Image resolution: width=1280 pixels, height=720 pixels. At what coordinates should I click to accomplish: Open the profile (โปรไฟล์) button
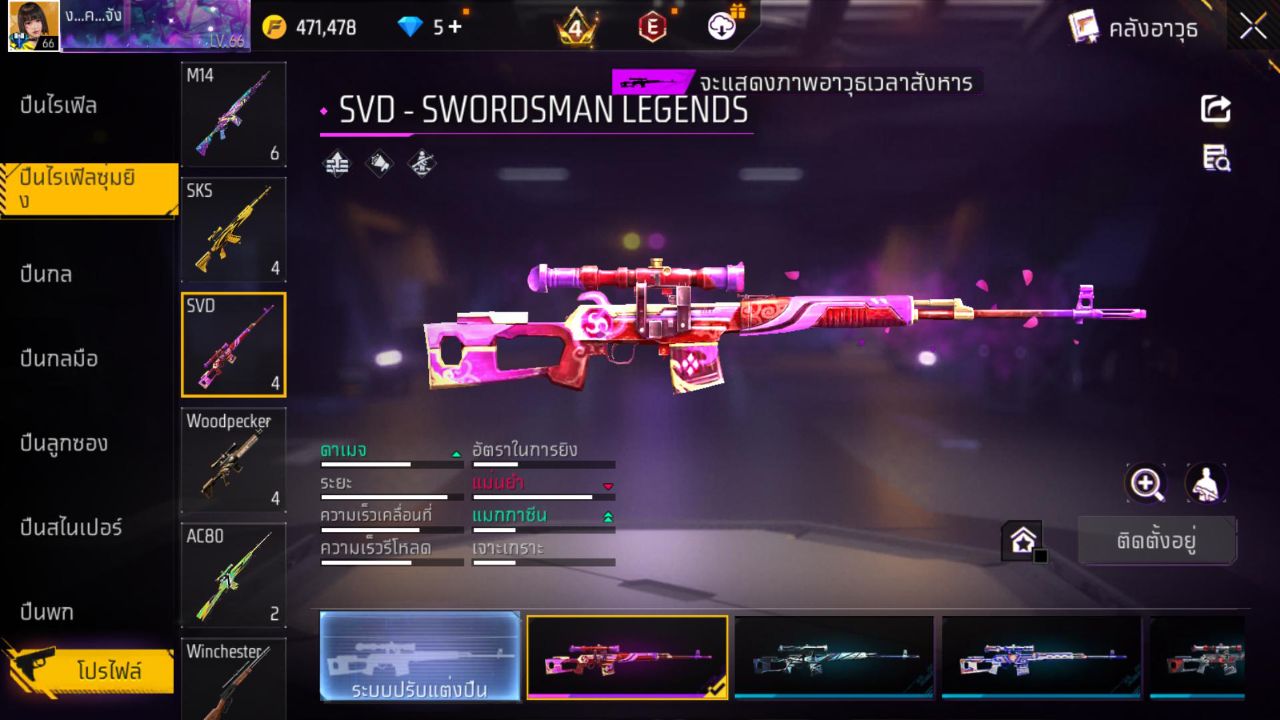[90, 671]
